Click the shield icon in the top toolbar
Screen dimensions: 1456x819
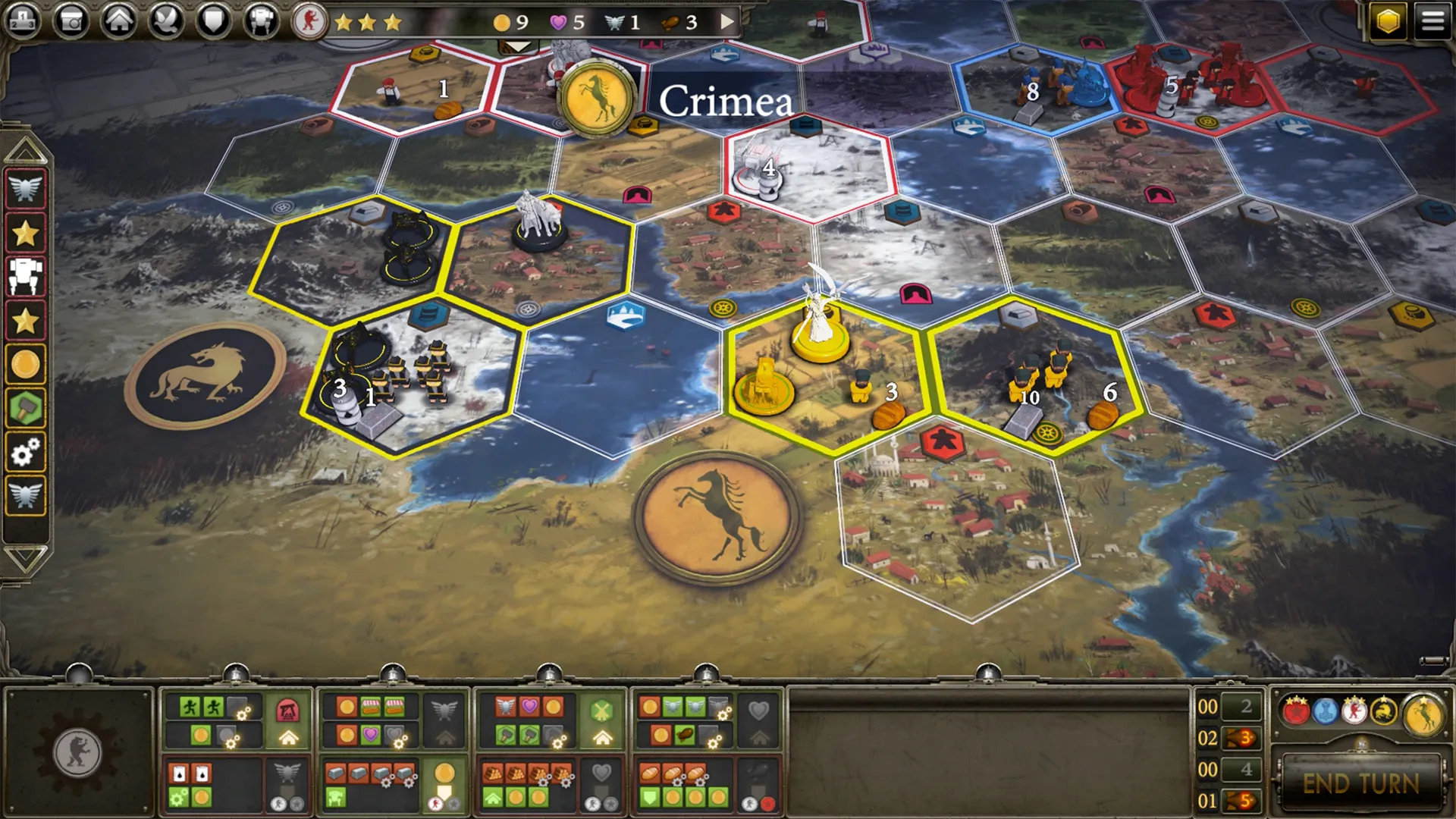tap(213, 20)
